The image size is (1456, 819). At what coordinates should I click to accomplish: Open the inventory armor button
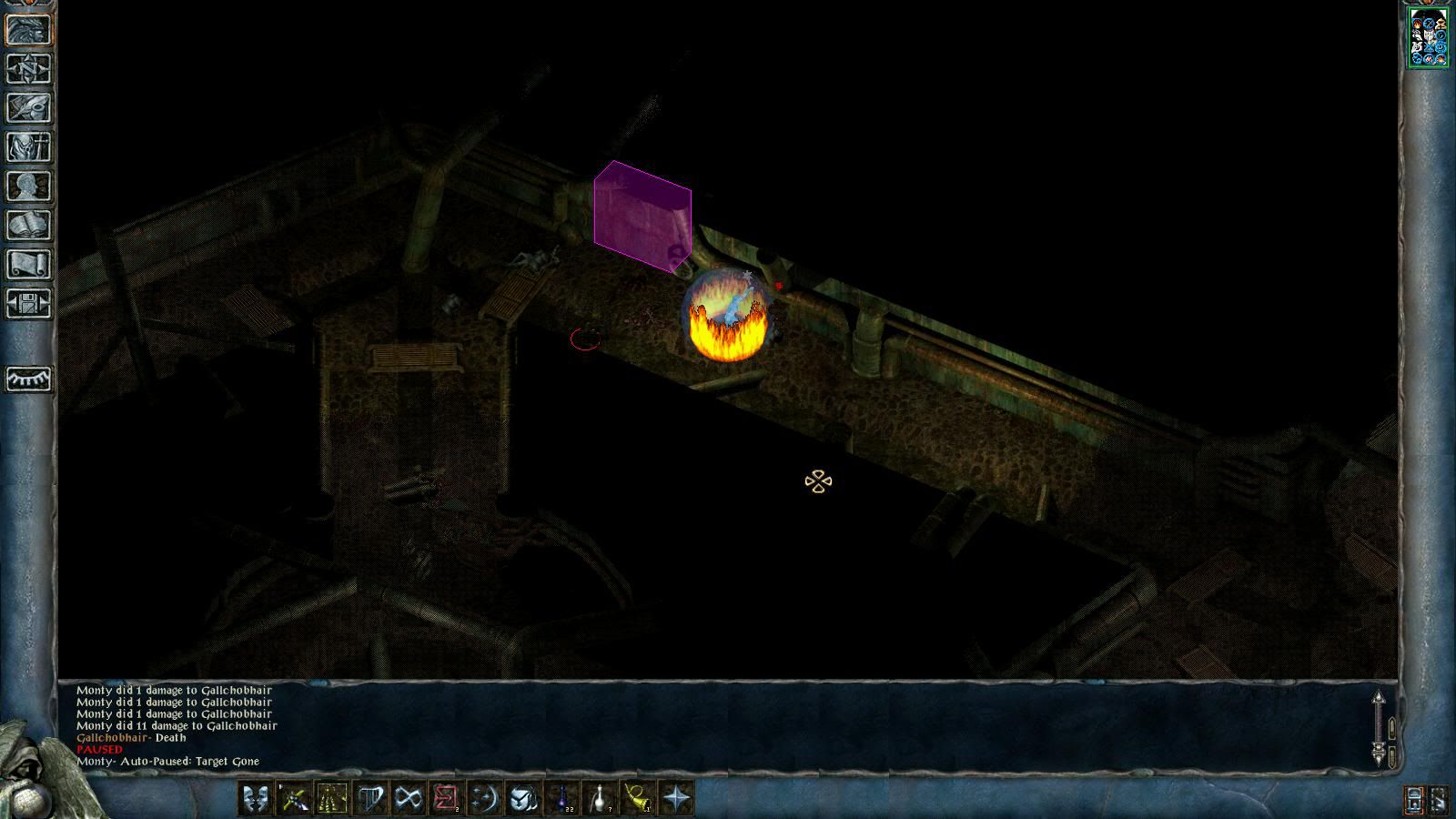point(28,147)
